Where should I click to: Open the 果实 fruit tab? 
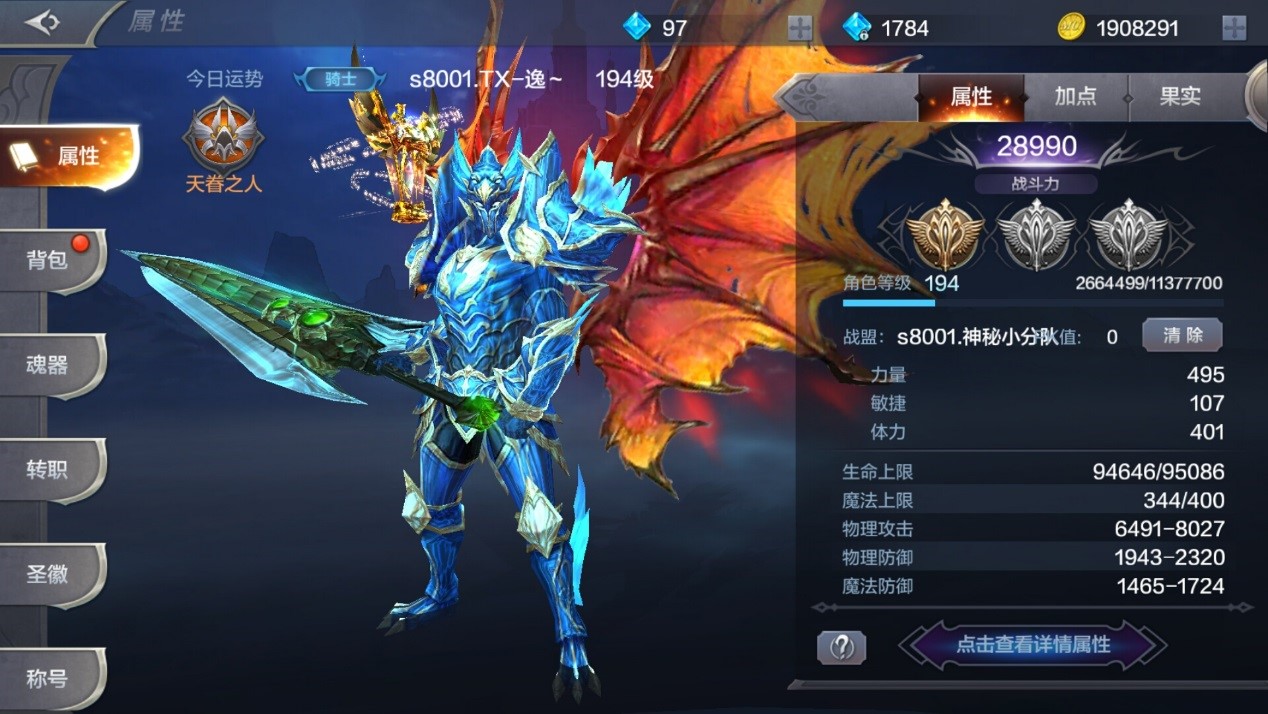[1180, 97]
